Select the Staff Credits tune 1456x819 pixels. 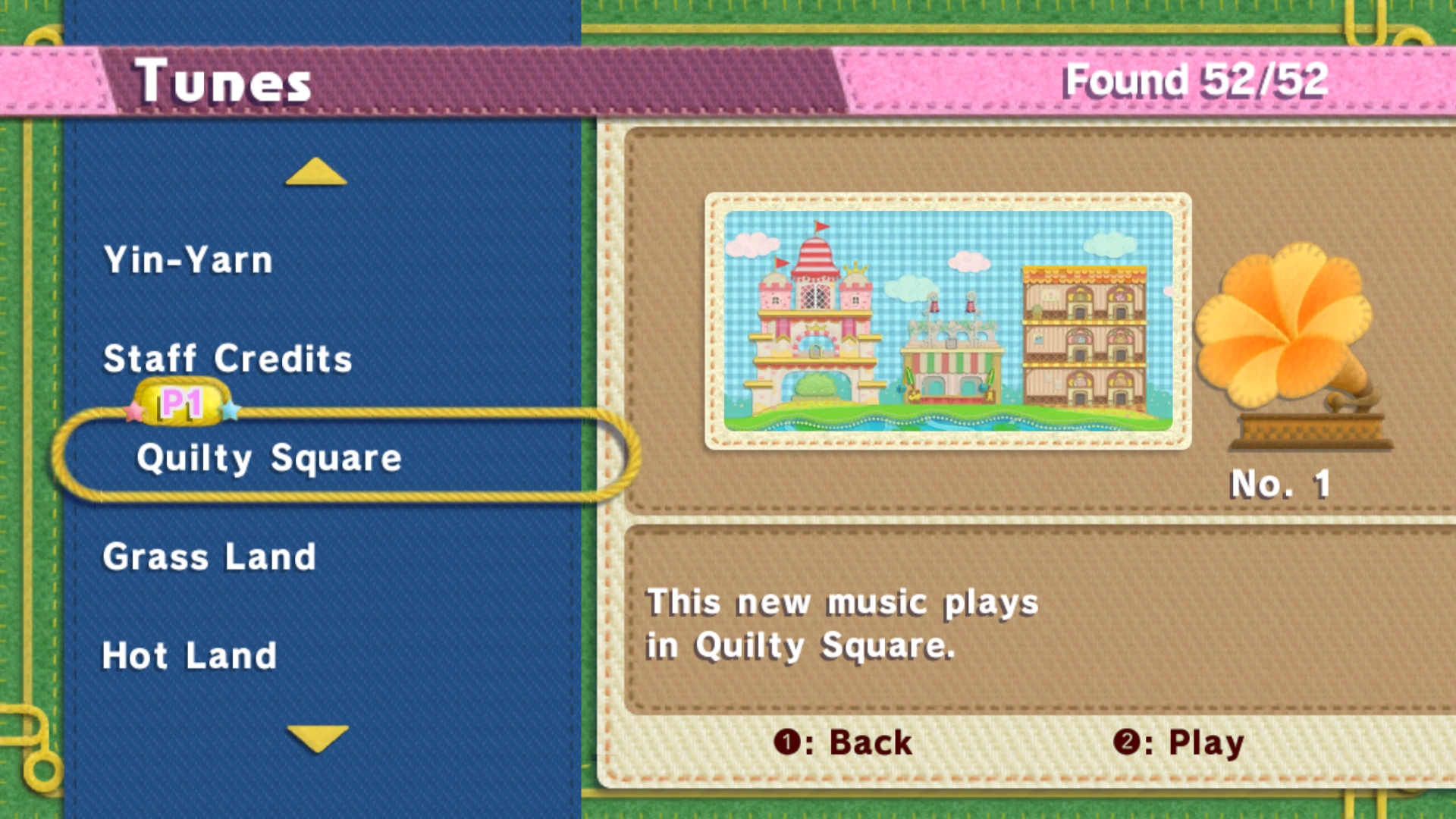click(227, 359)
